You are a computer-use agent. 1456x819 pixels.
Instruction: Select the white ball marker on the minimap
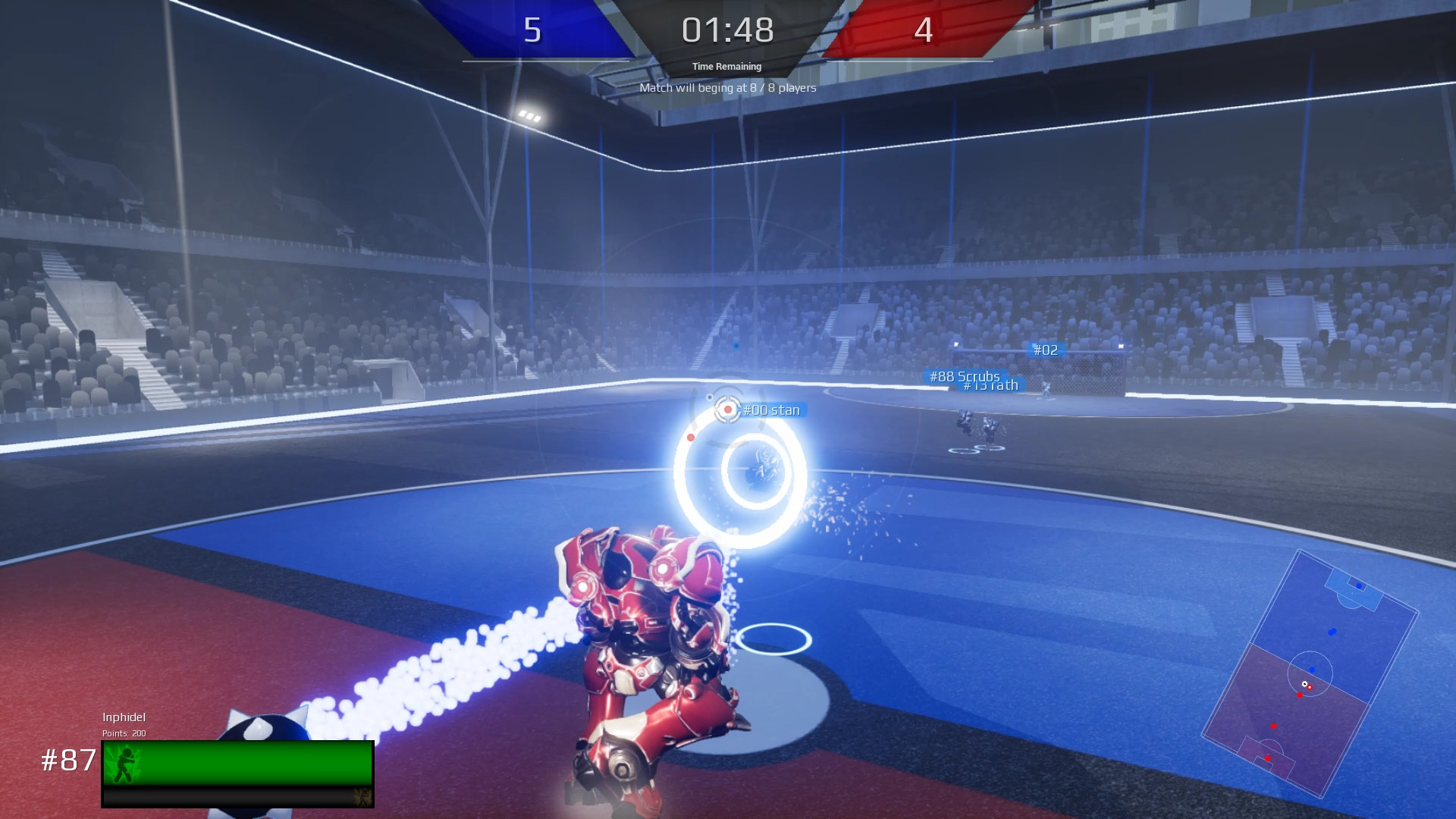tap(1304, 683)
